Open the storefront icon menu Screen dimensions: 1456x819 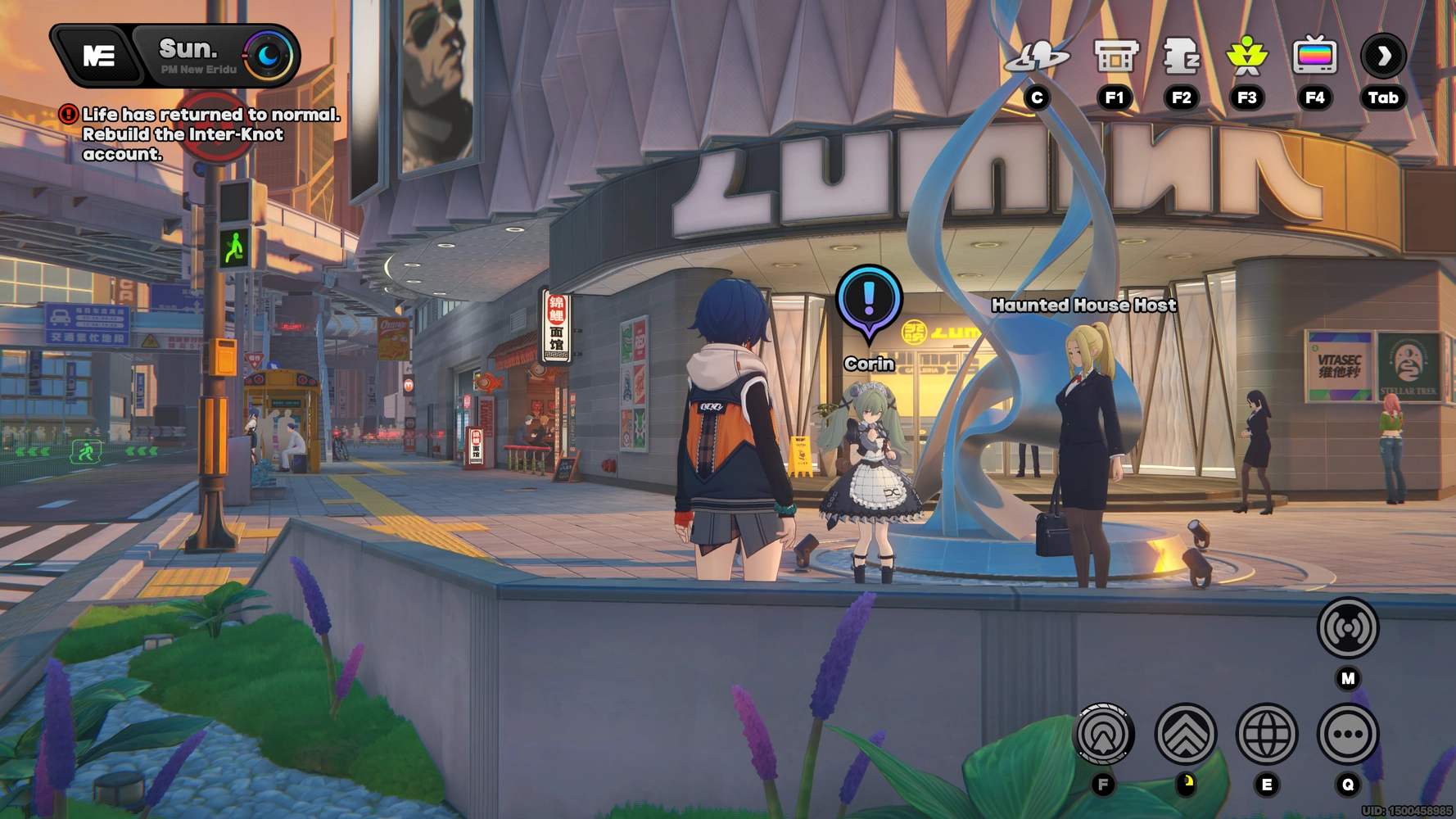point(1115,57)
